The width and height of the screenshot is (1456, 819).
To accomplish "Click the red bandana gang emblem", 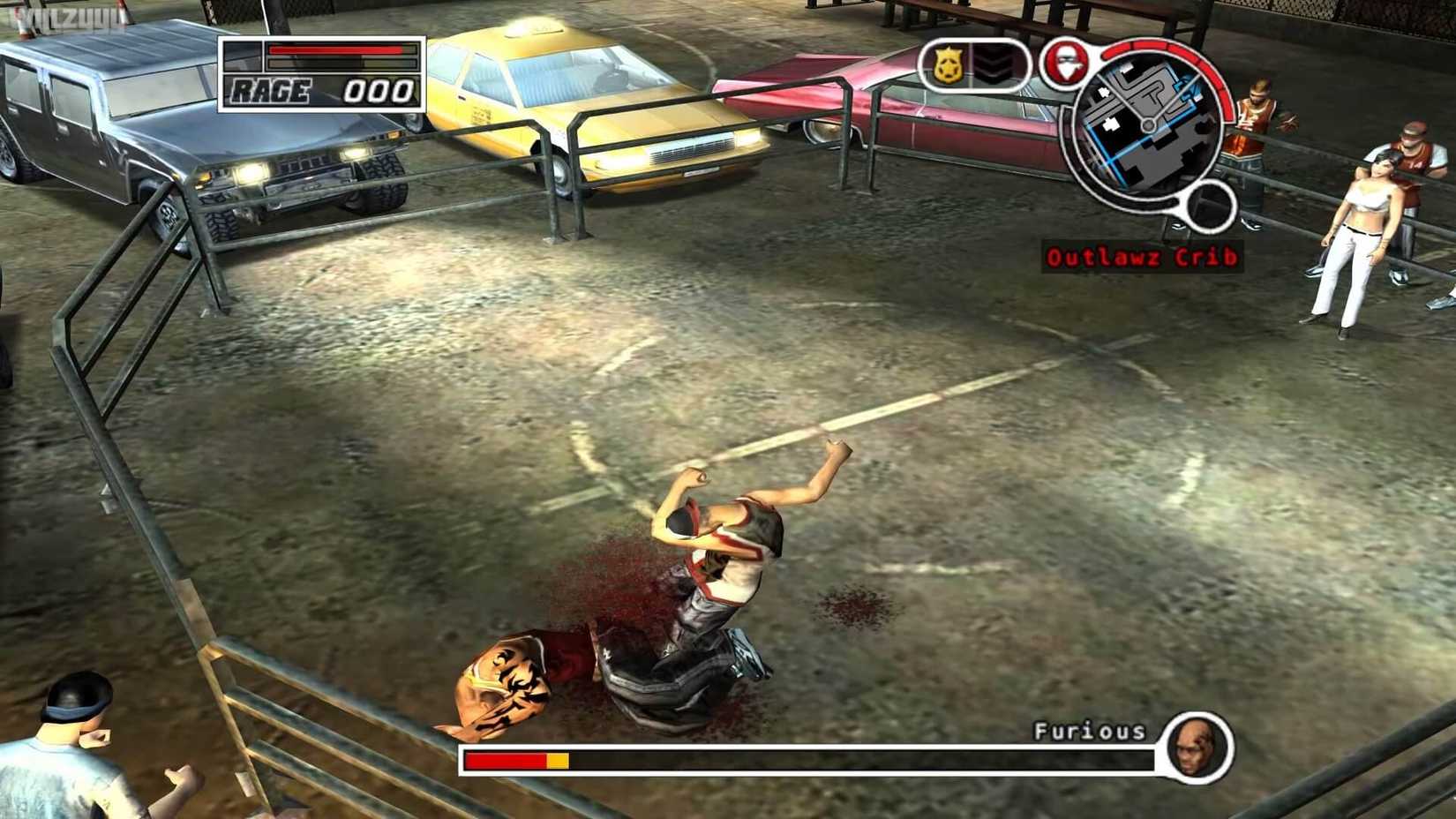I will click(x=1068, y=64).
